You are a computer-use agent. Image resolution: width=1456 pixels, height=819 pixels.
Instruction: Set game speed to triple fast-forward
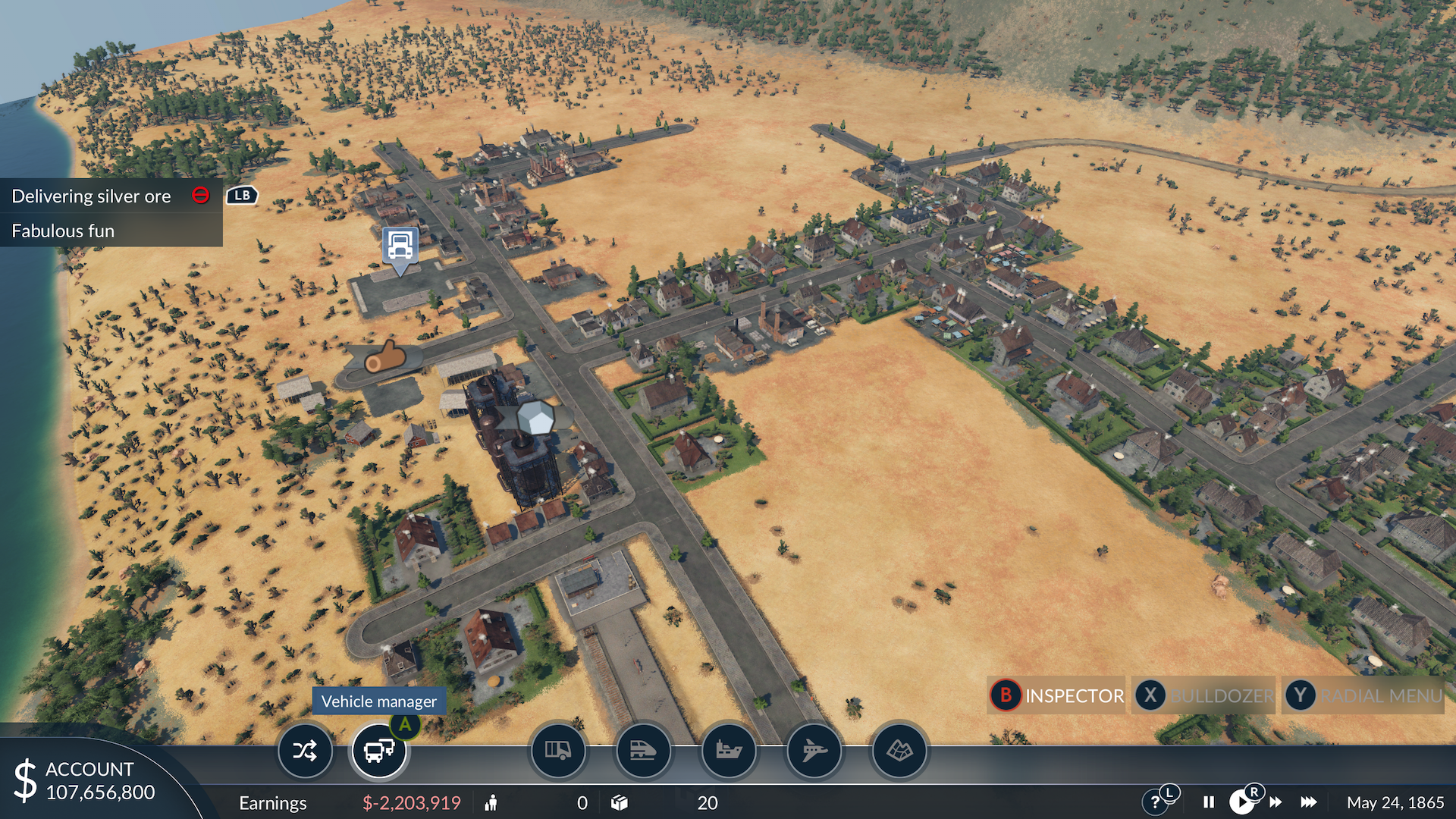click(1309, 802)
